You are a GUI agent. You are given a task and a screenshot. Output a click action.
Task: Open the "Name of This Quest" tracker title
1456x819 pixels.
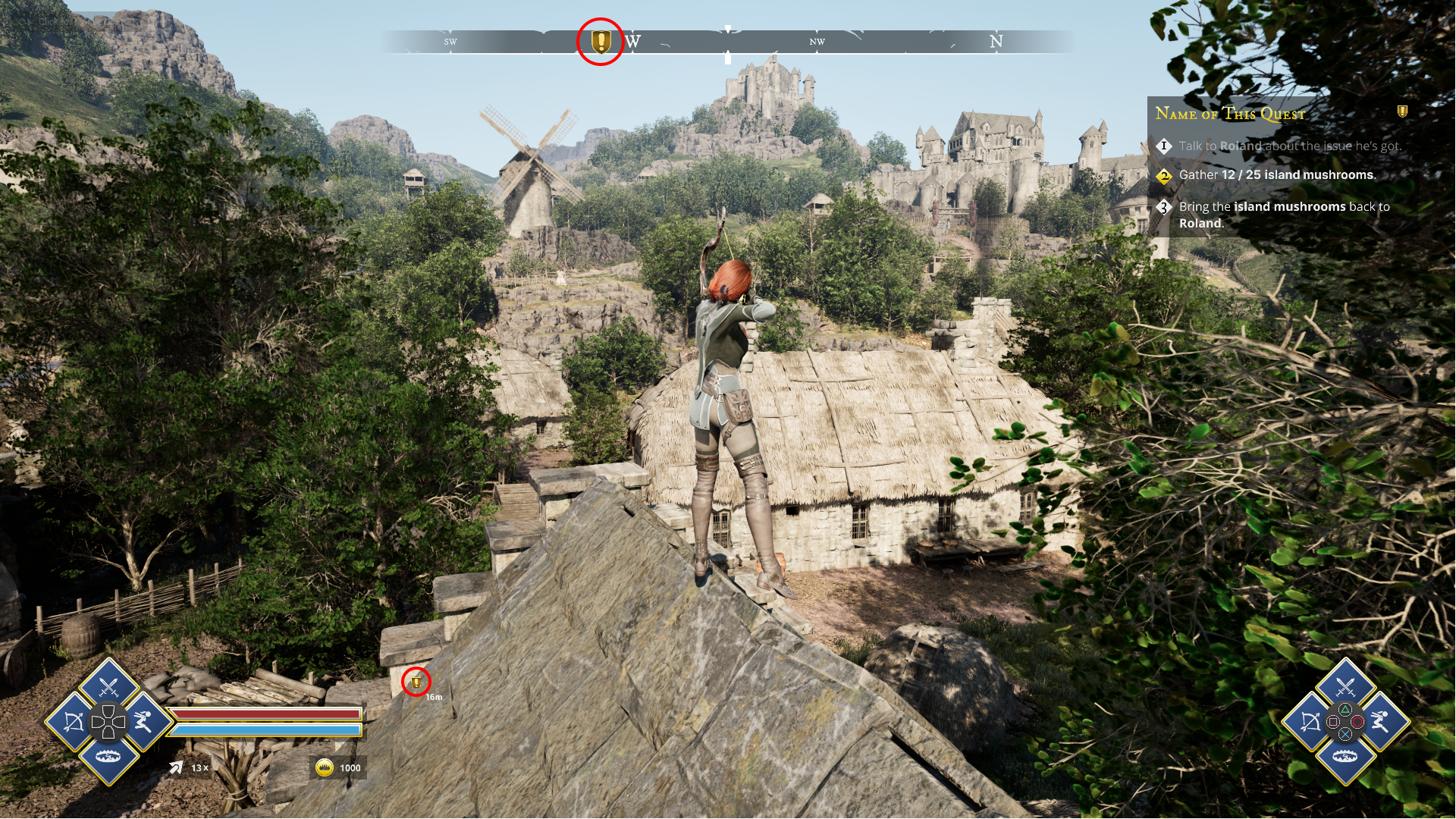(x=1230, y=114)
